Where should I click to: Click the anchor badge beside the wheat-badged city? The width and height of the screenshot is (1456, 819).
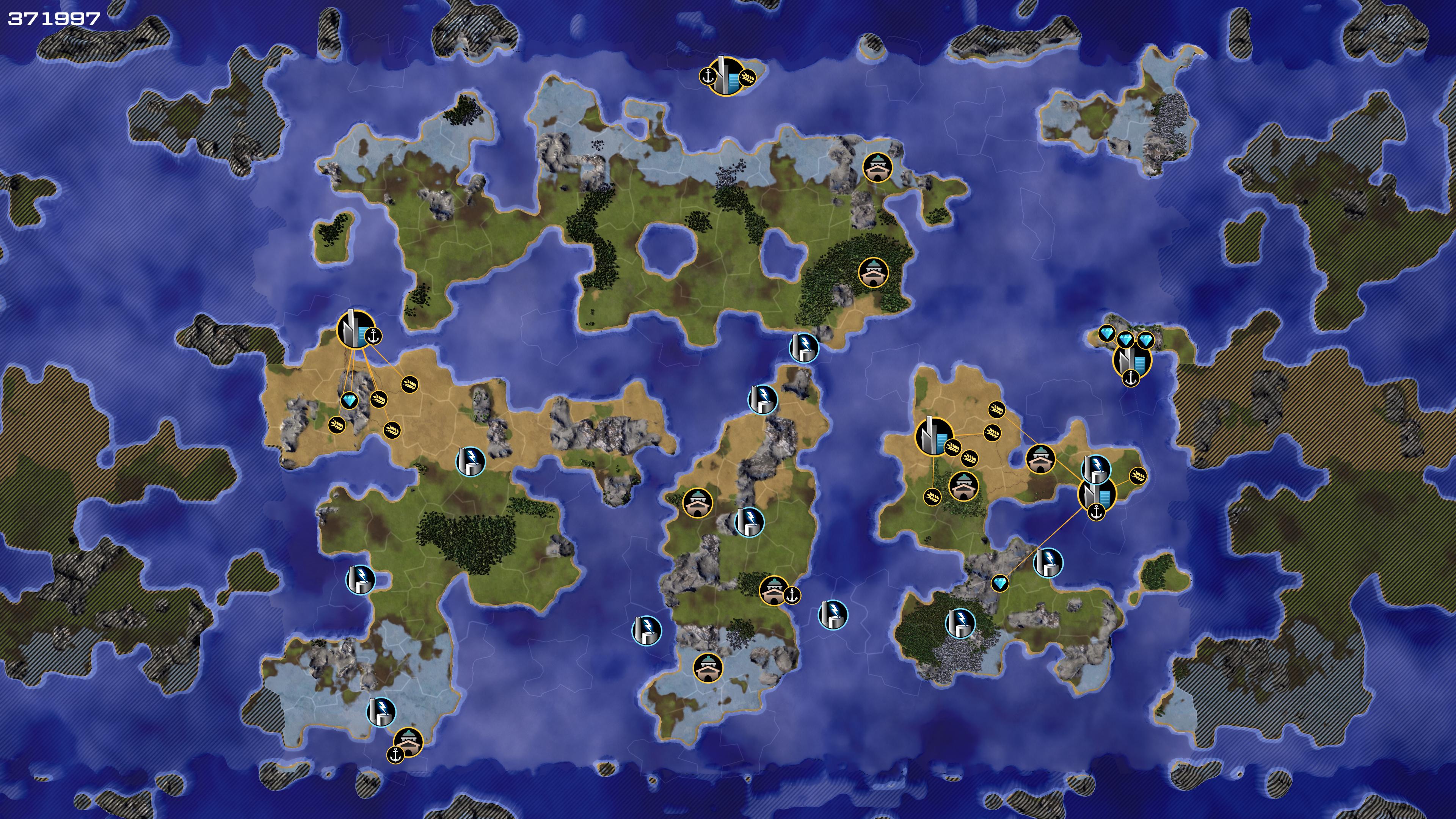708,76
